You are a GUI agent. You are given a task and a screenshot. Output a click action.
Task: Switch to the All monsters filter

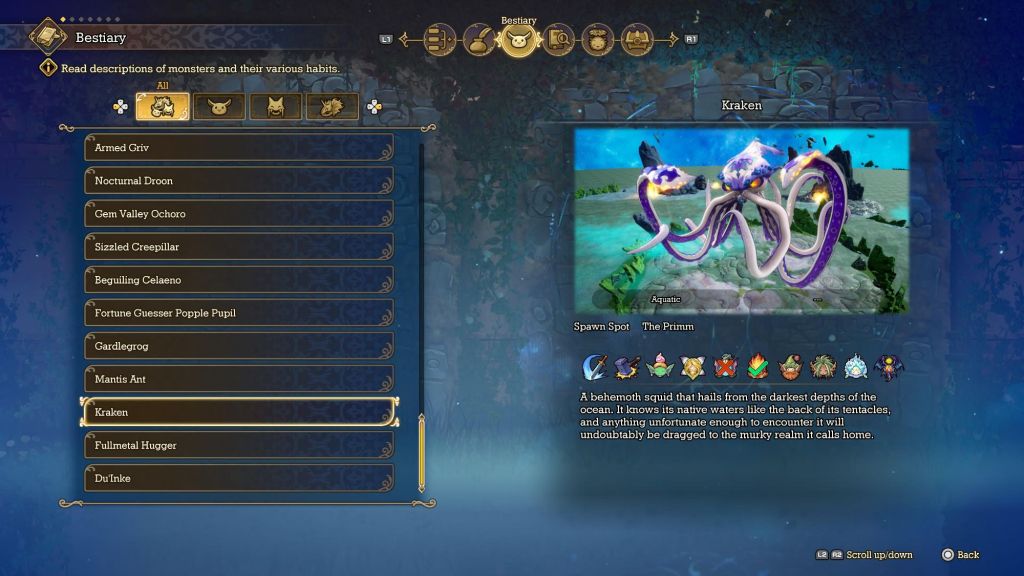[x=162, y=107]
